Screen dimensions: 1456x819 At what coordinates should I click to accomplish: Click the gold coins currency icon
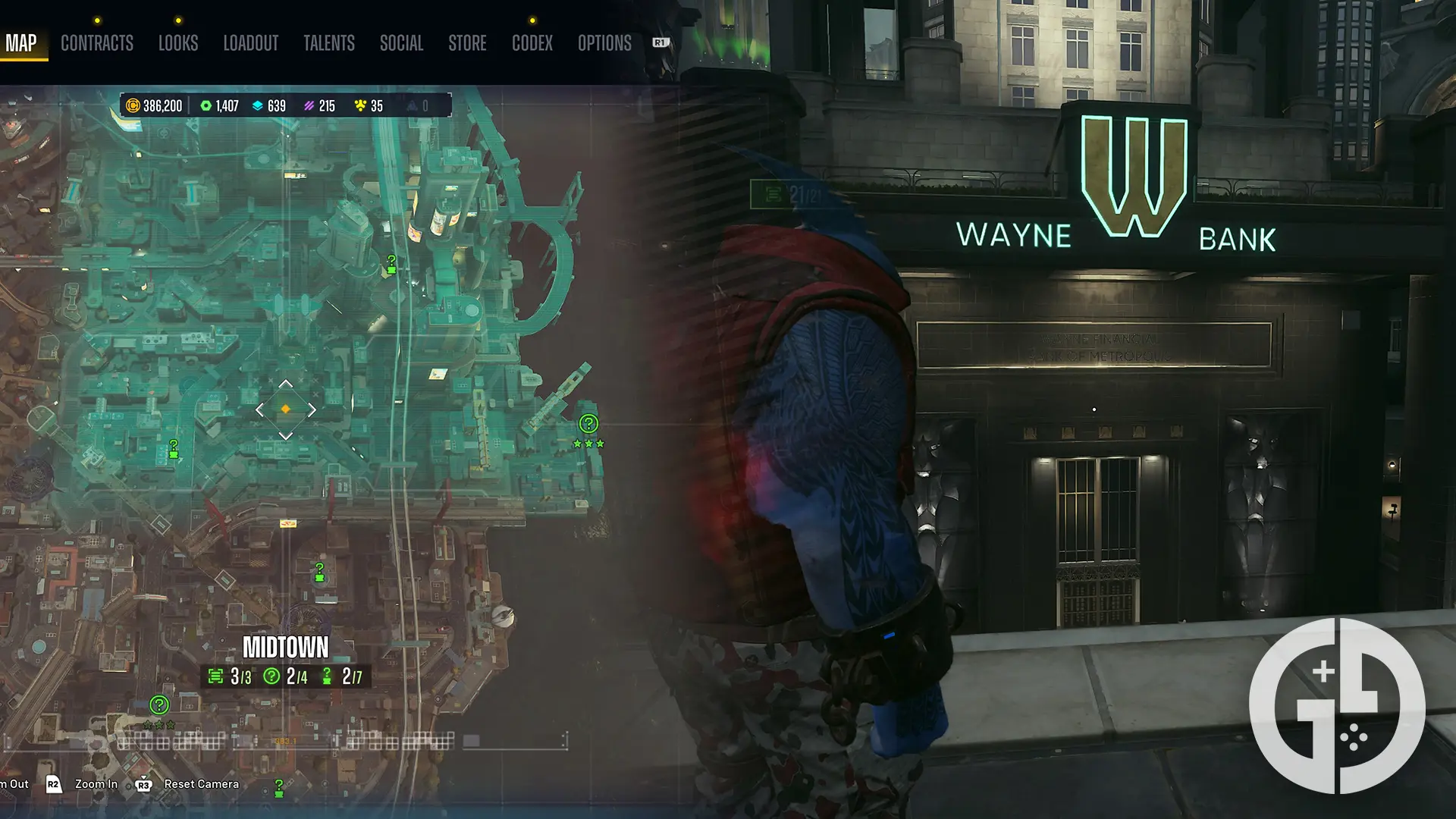click(133, 106)
